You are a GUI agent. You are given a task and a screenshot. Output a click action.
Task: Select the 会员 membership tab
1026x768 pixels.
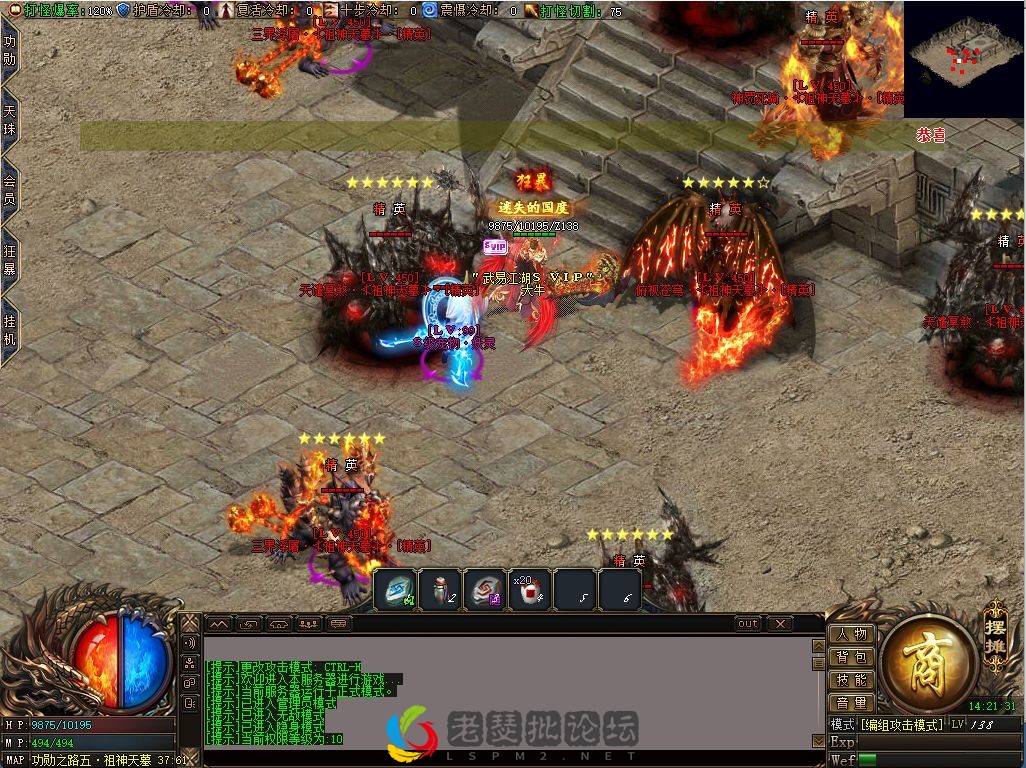9,189
